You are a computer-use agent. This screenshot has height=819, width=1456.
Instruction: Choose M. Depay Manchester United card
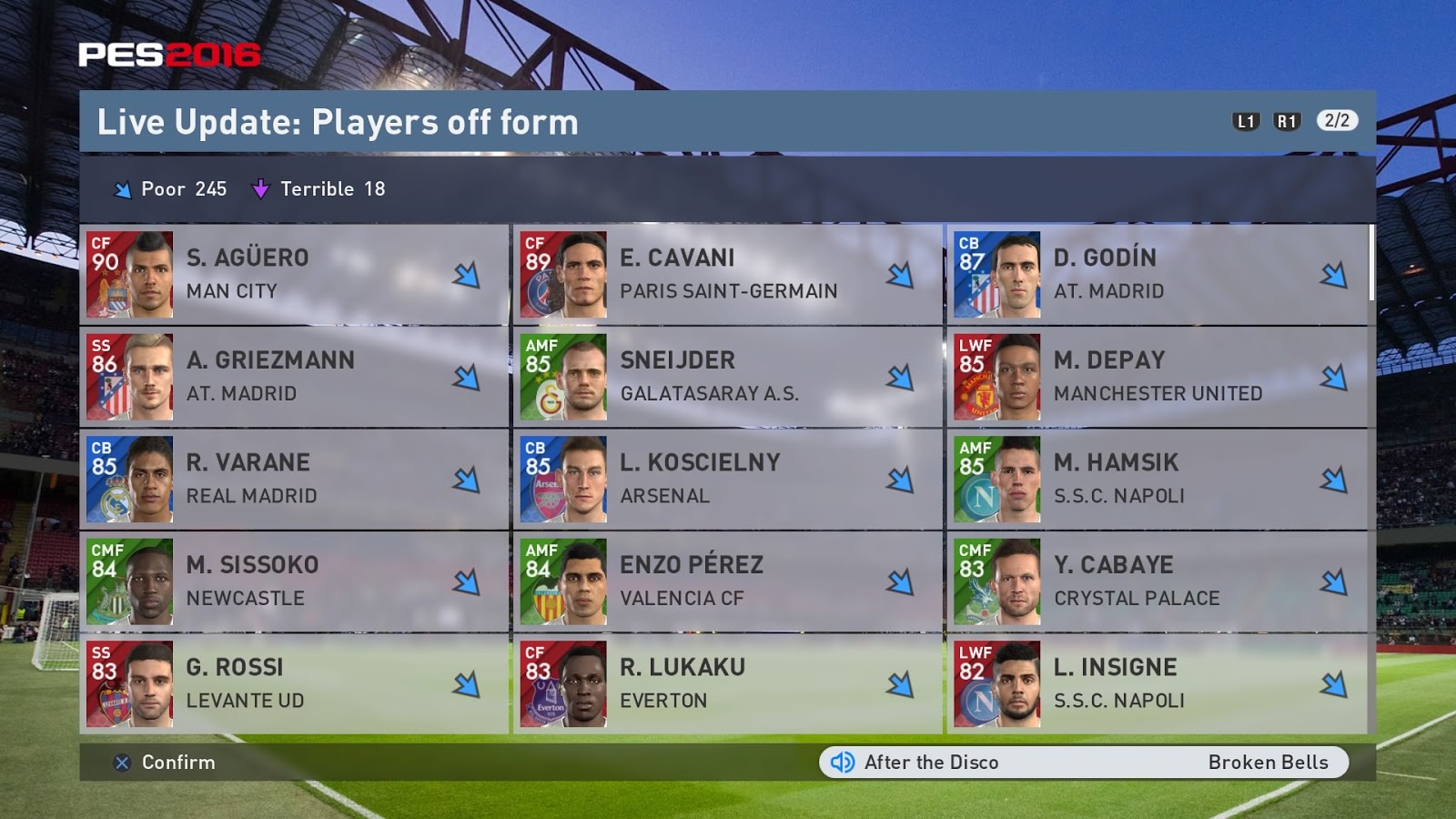1157,377
